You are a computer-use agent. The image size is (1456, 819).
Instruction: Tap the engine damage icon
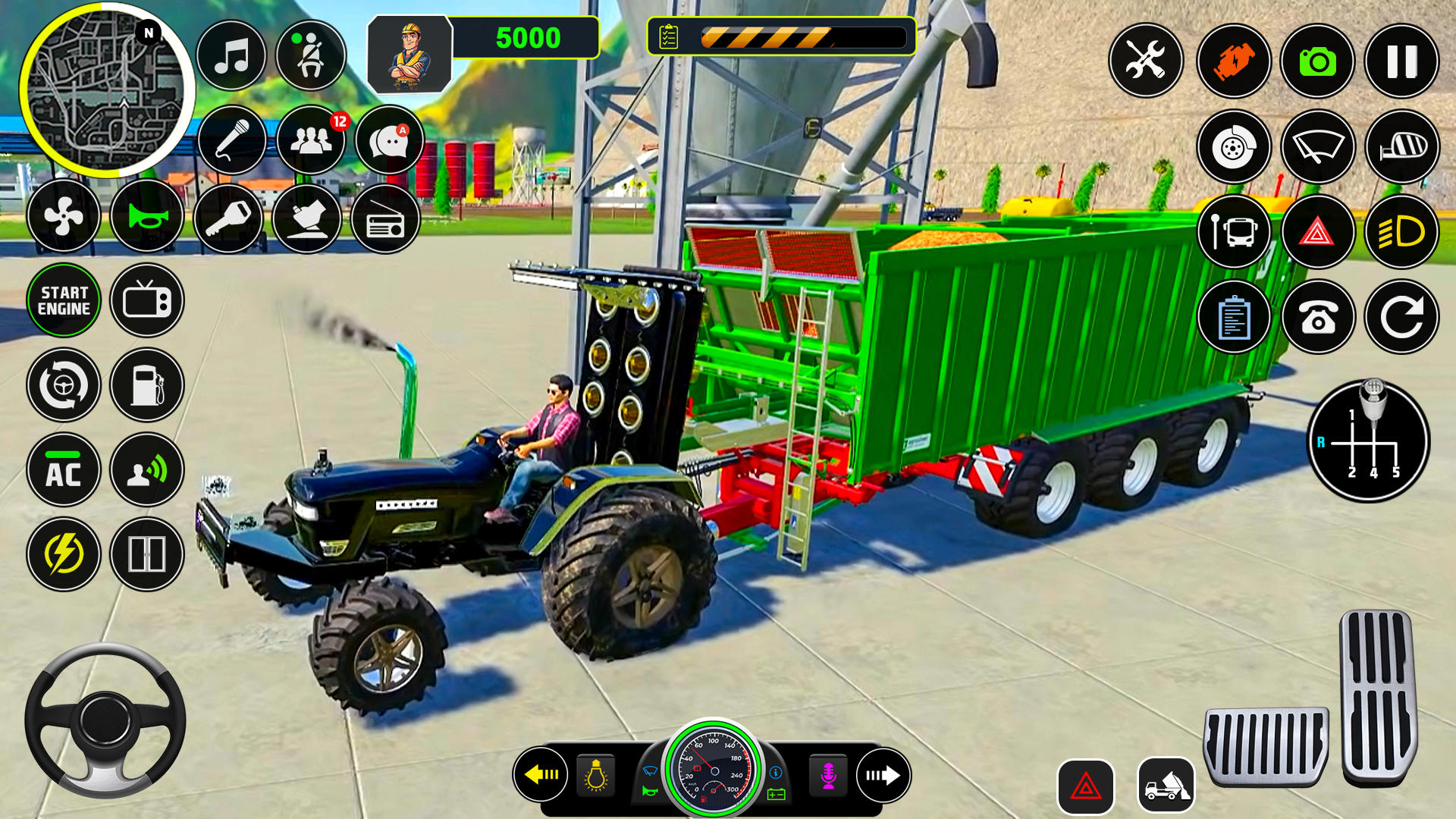[x=1236, y=60]
